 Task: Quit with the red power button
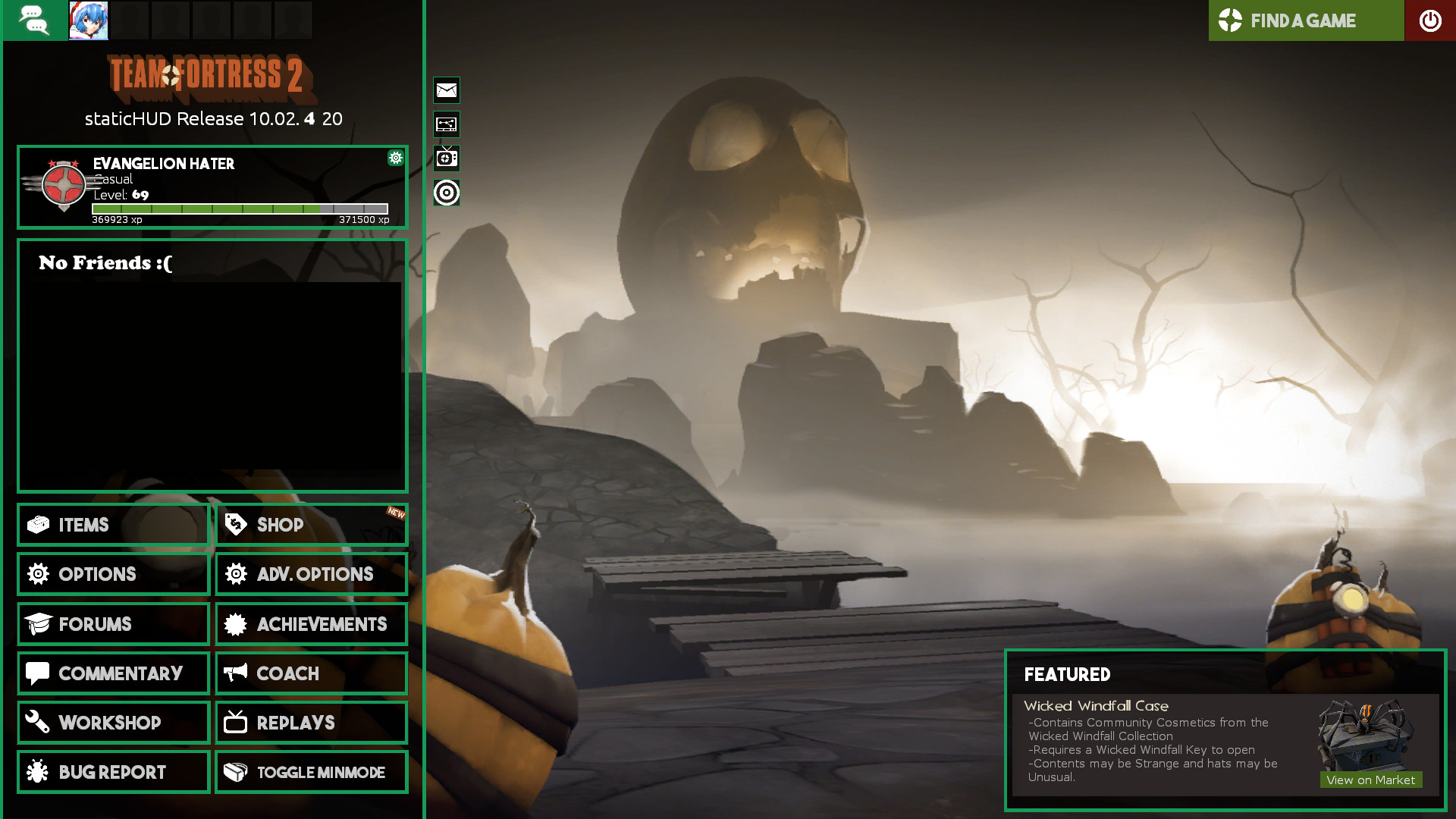coord(1430,20)
